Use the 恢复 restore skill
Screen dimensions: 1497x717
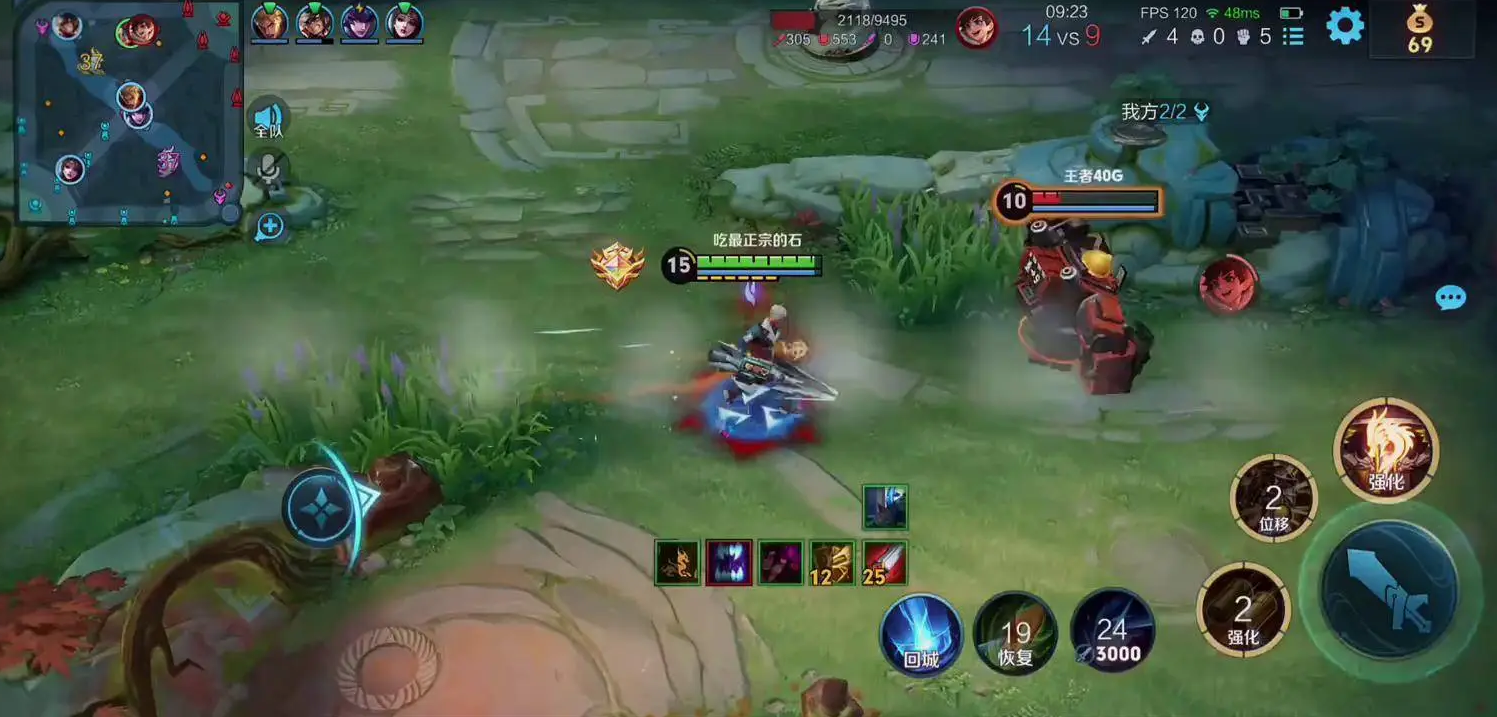(x=1016, y=634)
